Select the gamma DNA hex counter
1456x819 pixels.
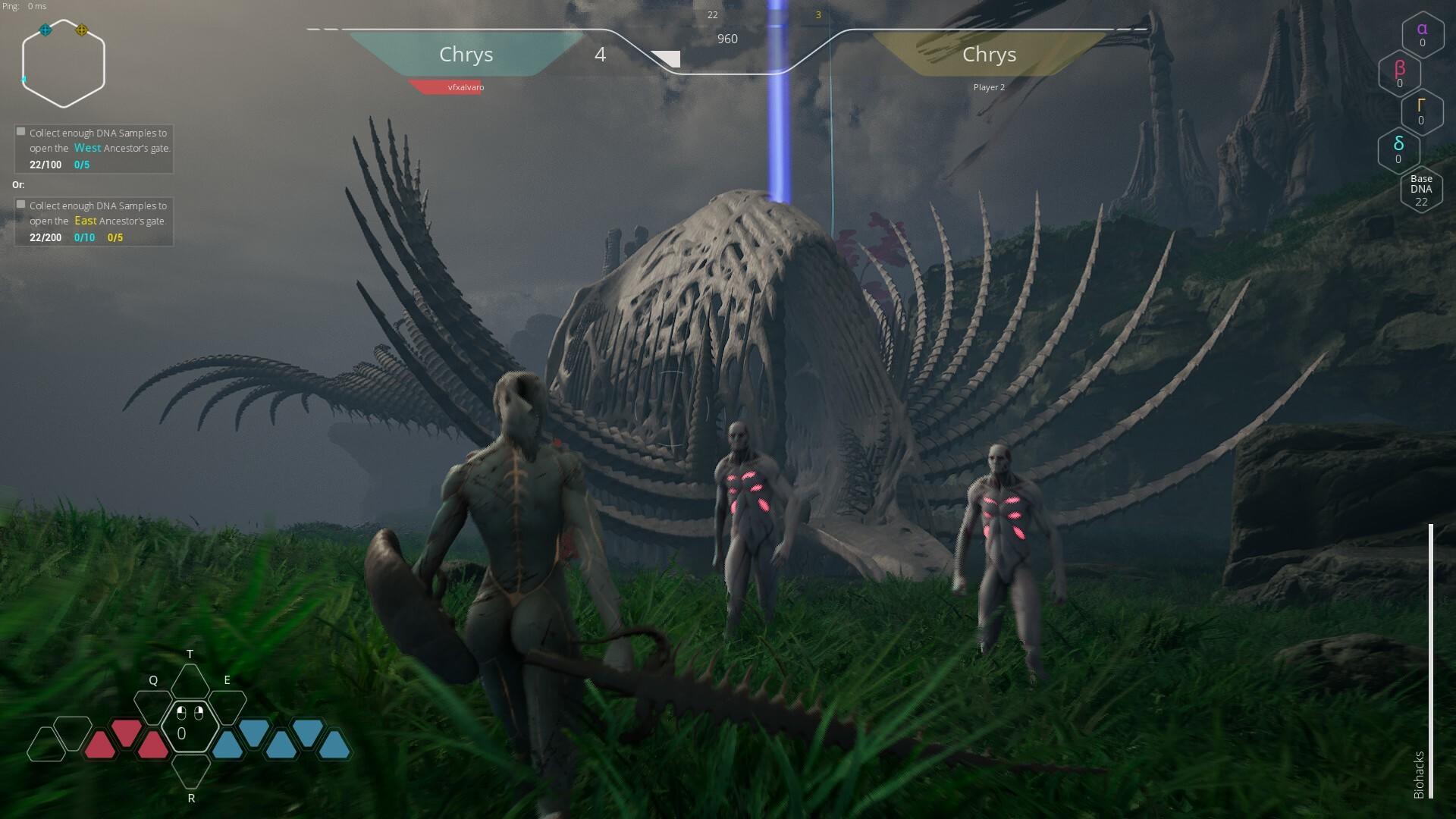point(1422,112)
